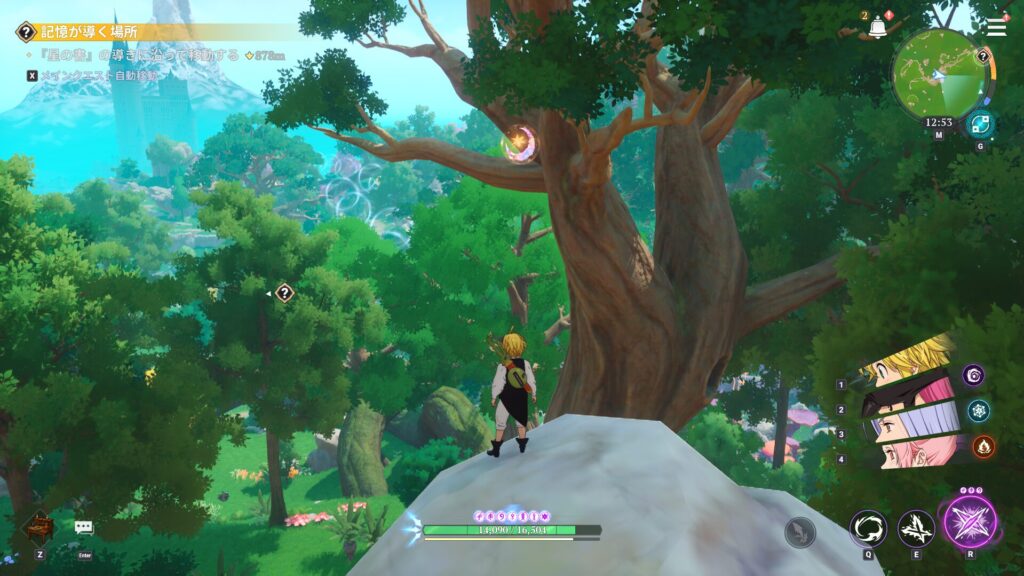Select the purple swirl element icon

[x=974, y=375]
